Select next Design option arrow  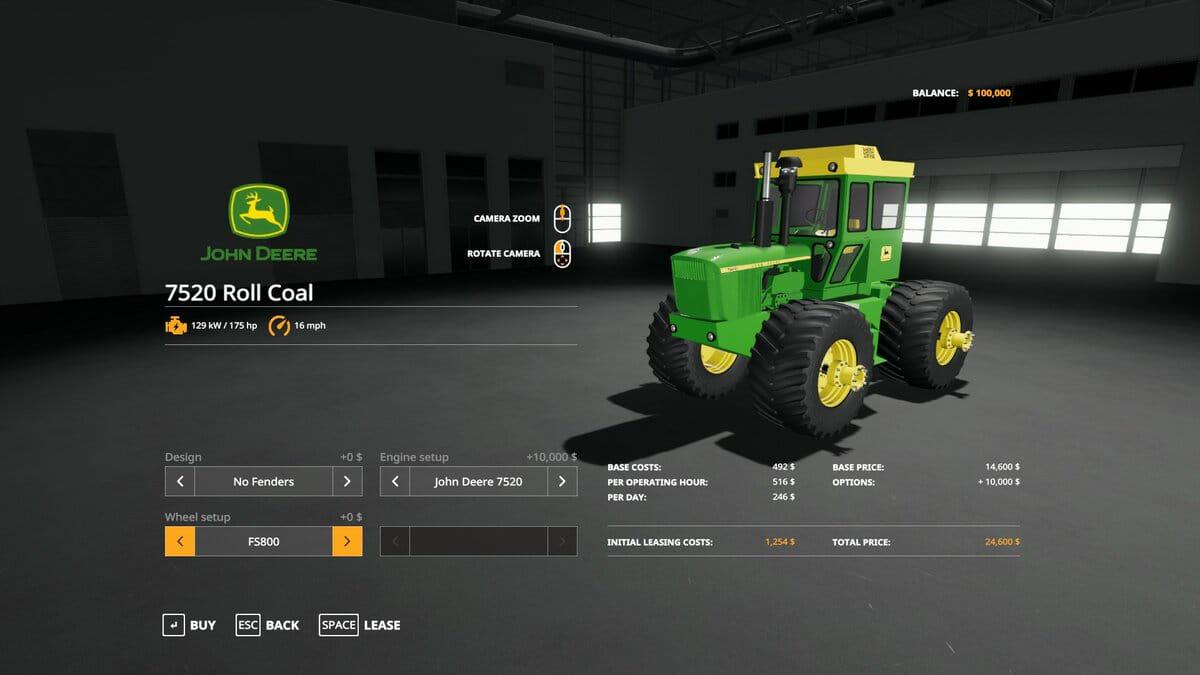click(347, 481)
